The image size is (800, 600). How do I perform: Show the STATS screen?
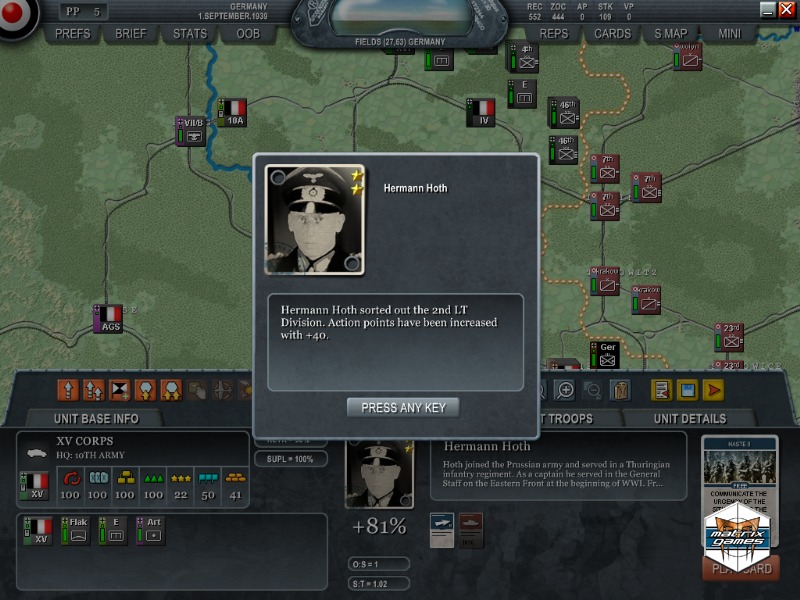(x=189, y=33)
